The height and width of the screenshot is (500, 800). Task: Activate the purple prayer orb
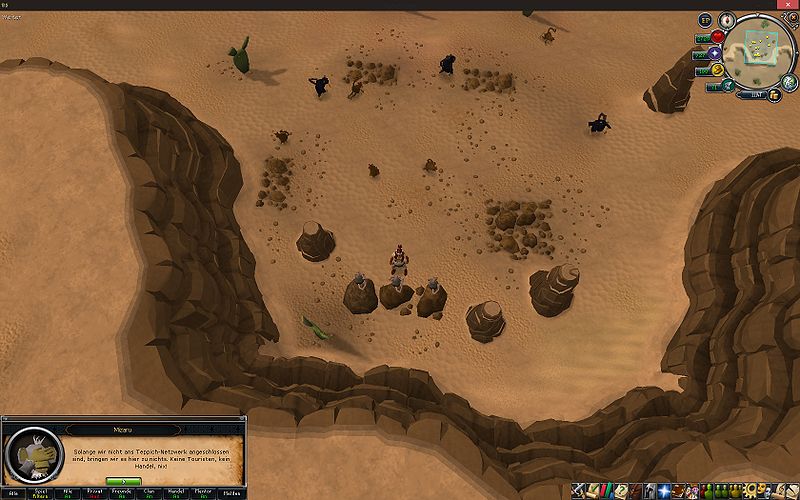click(x=716, y=53)
